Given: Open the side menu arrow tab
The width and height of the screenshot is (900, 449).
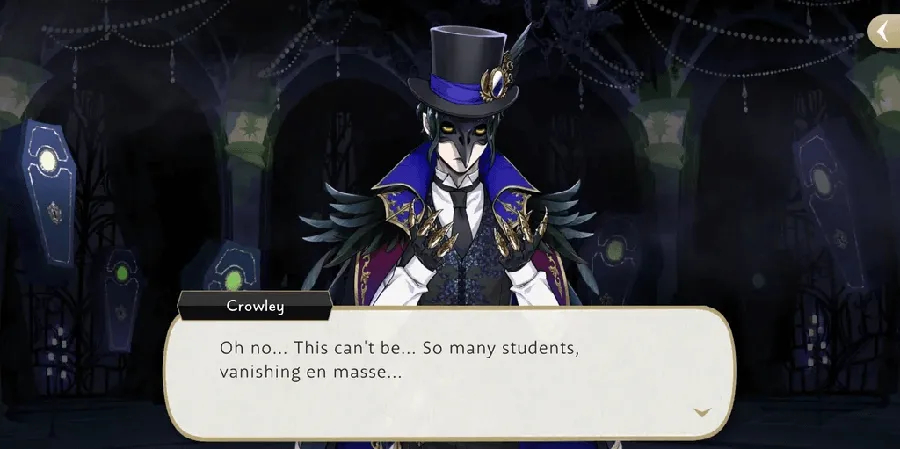Looking at the screenshot, I should [x=882, y=32].
